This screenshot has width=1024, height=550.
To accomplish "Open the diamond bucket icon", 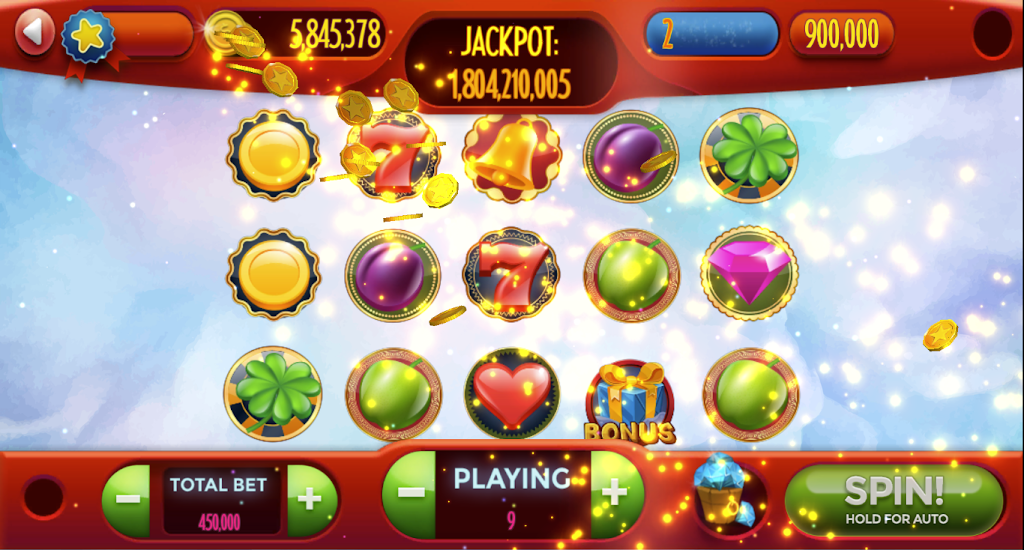I will (722, 491).
